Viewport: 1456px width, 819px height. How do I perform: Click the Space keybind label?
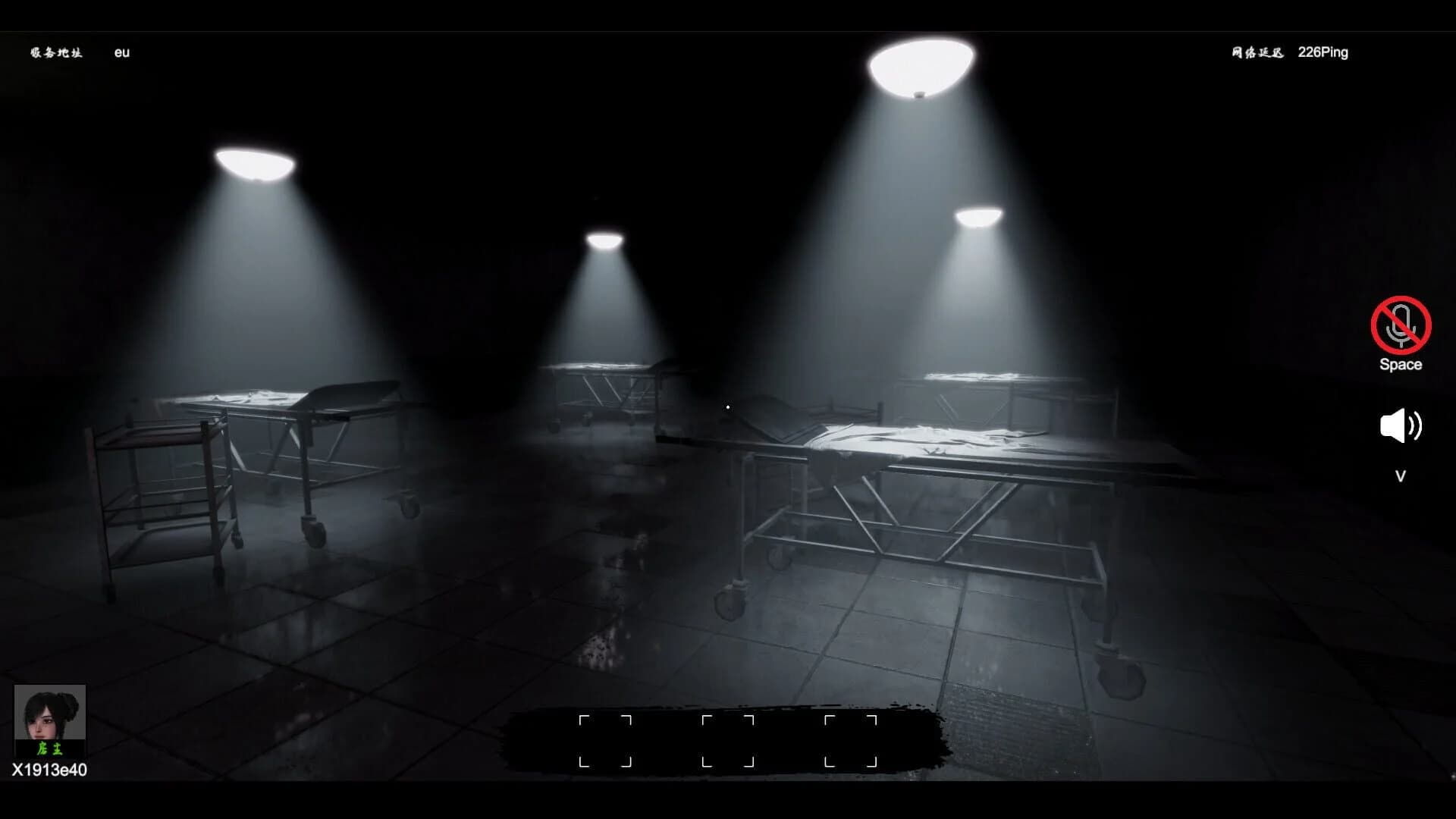(x=1401, y=364)
